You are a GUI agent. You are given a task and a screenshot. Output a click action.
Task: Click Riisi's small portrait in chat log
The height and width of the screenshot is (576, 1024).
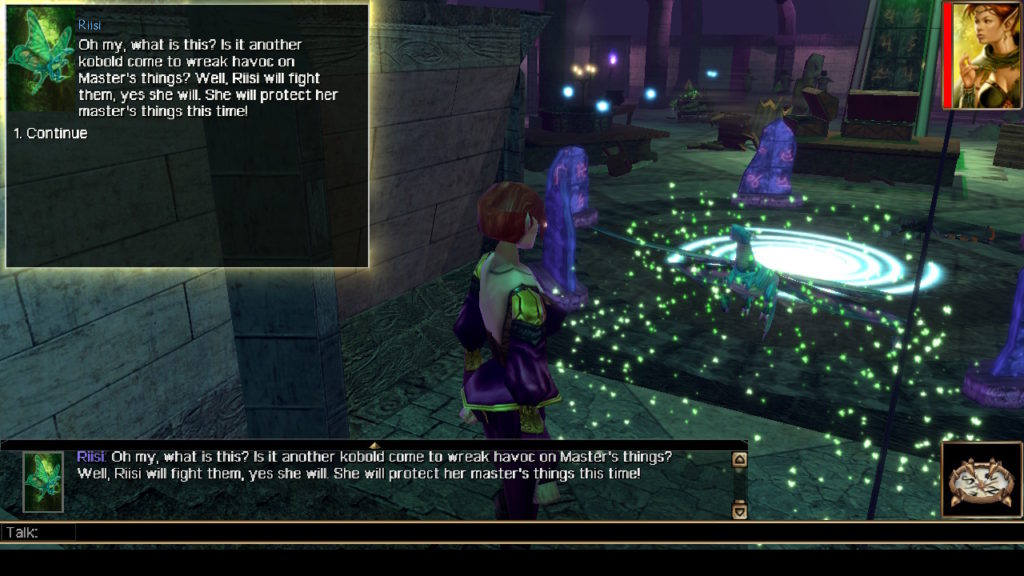pyautogui.click(x=43, y=482)
